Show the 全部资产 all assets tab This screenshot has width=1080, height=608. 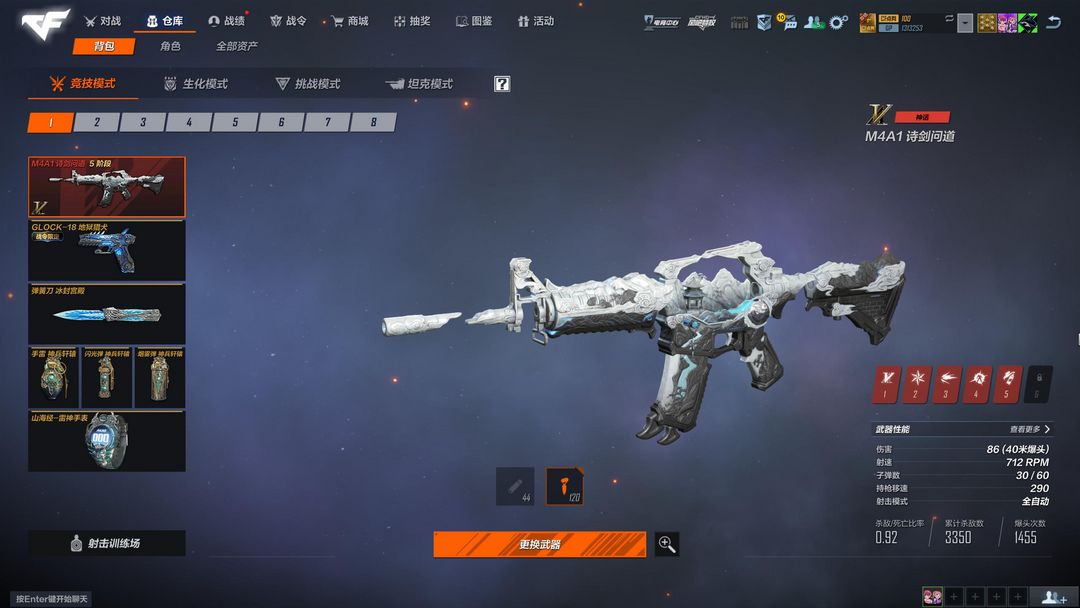pyautogui.click(x=236, y=46)
